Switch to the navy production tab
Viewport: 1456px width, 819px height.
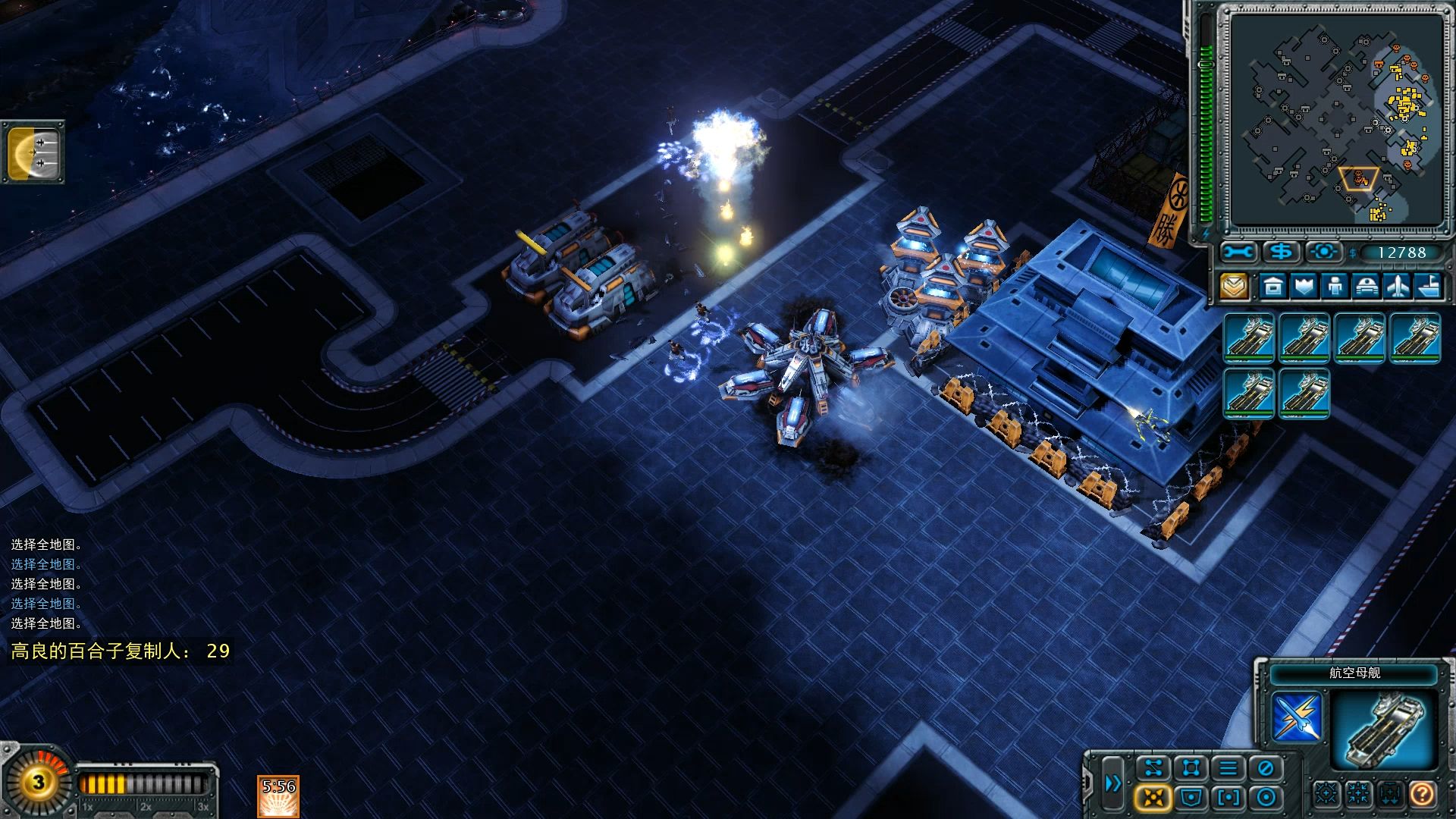tap(1428, 286)
